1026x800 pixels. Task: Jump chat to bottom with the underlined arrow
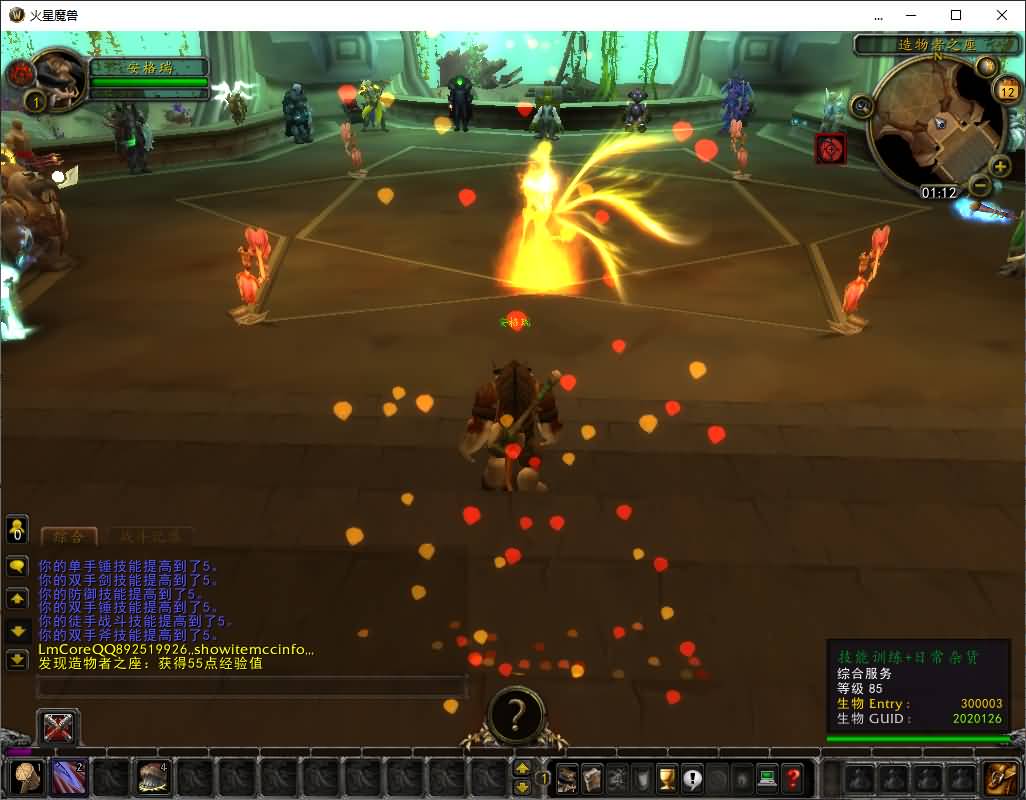click(x=17, y=660)
